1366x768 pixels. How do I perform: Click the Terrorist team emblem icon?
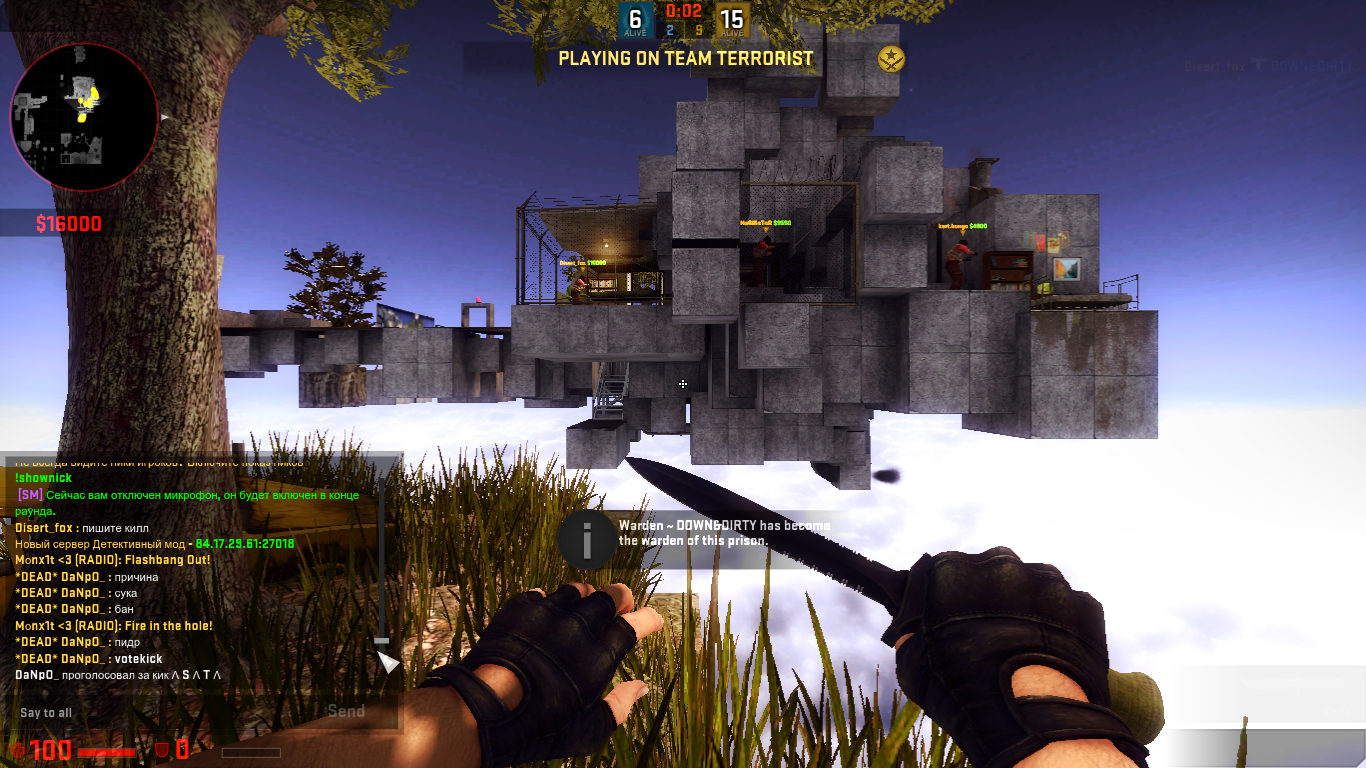pos(890,59)
